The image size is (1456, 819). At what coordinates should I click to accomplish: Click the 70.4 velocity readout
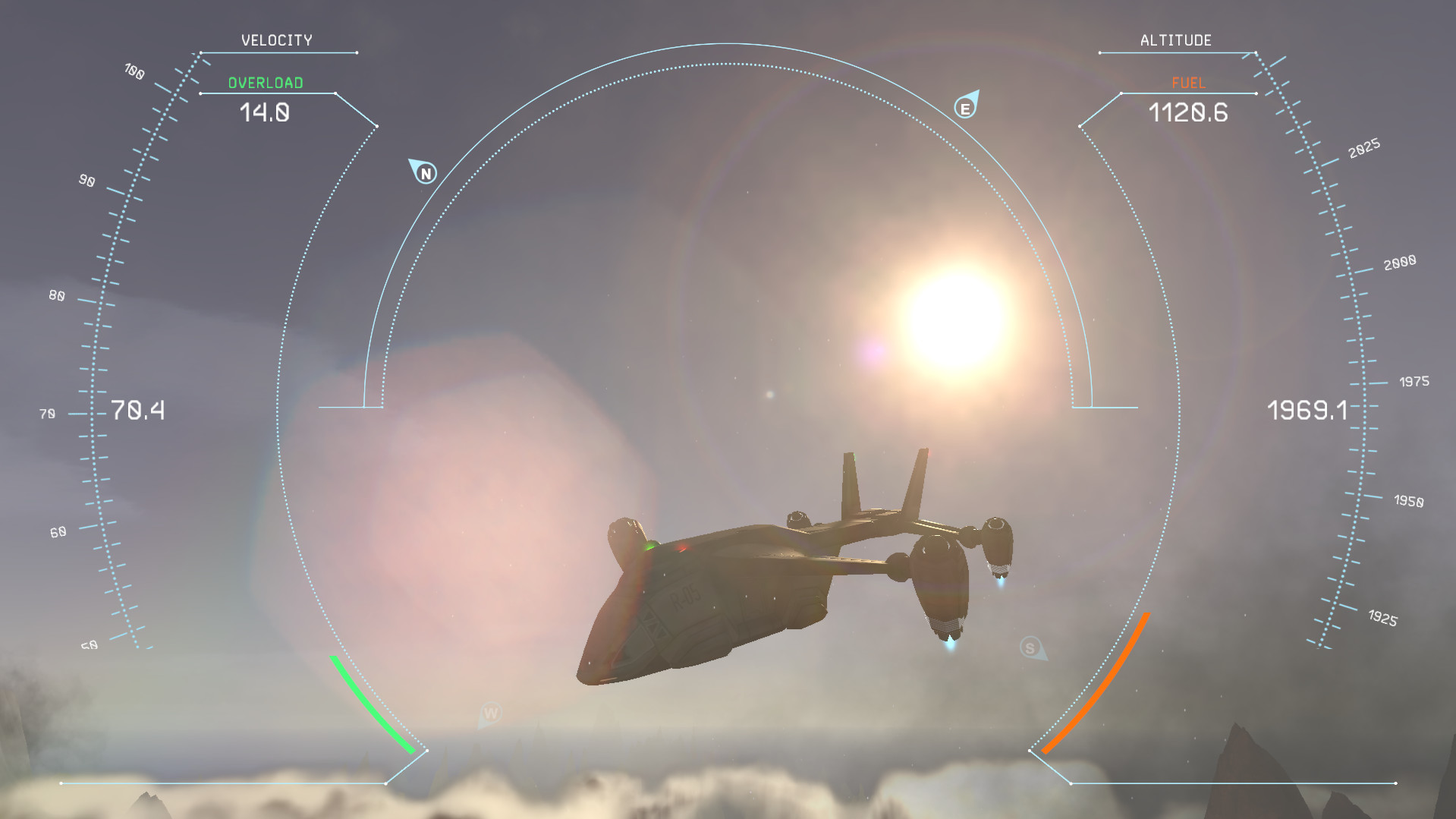(x=139, y=410)
